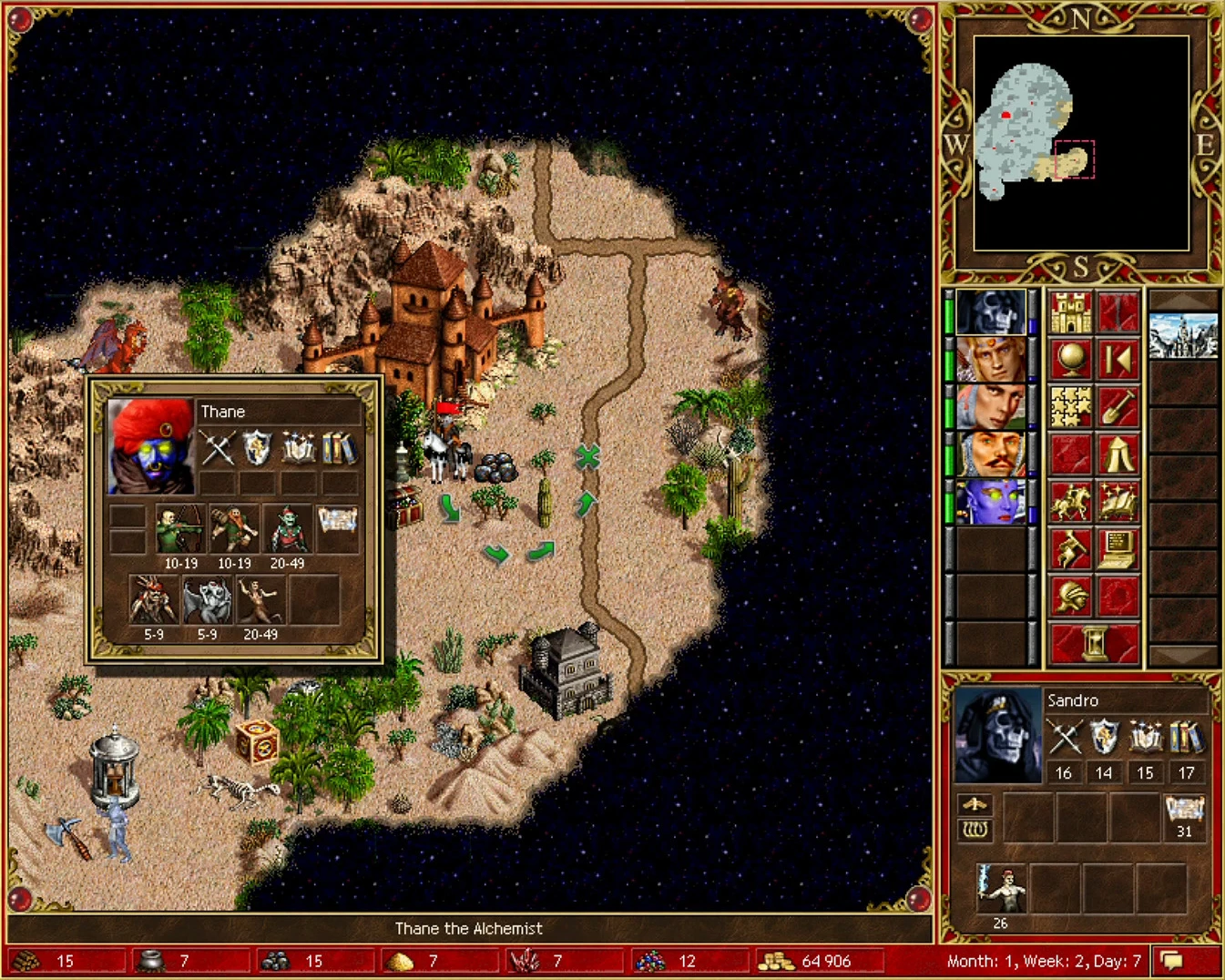Click Thane's crossed swords attack skill icon
This screenshot has height=980, width=1225.
point(217,448)
